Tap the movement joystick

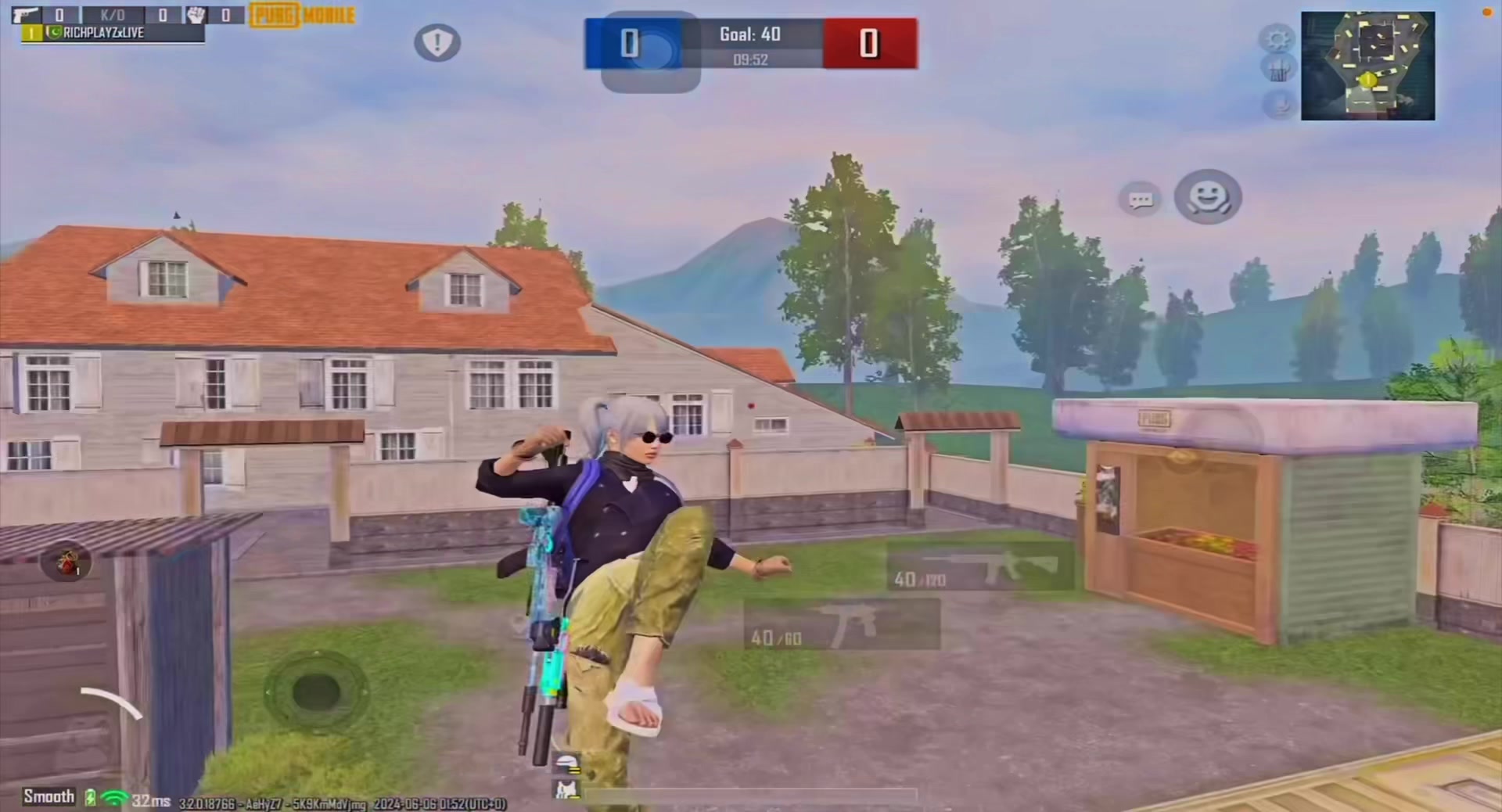point(316,692)
